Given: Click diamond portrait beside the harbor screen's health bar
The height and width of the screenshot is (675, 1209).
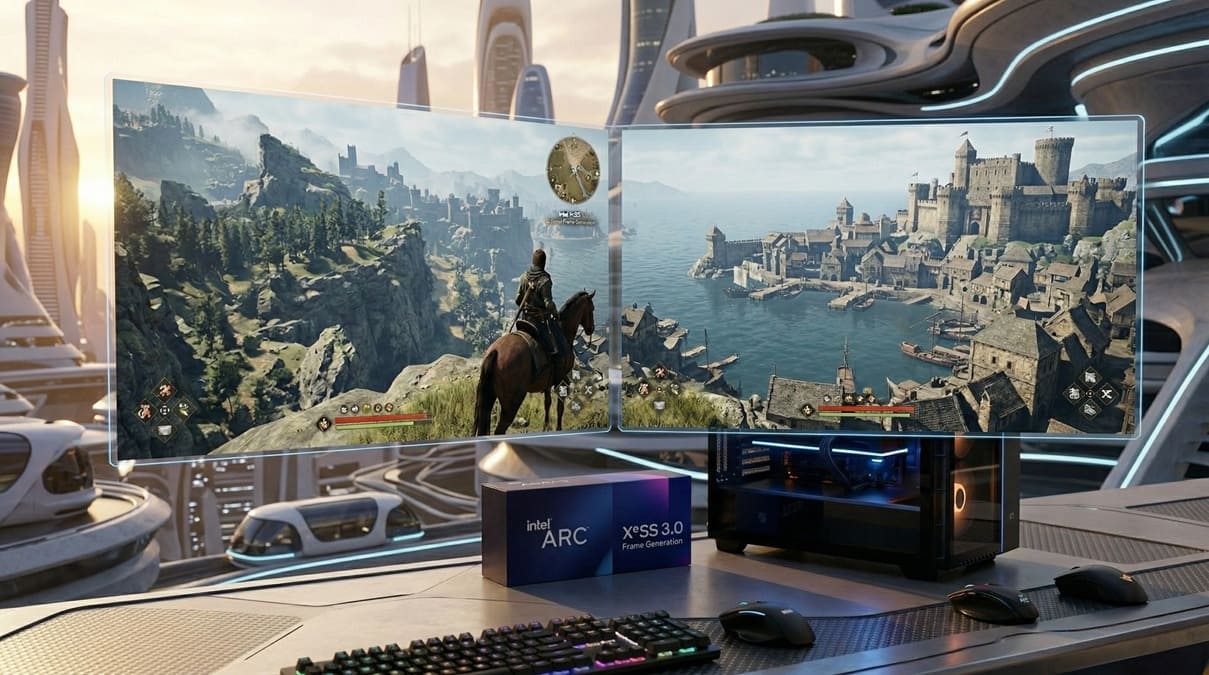Looking at the screenshot, I should [808, 411].
